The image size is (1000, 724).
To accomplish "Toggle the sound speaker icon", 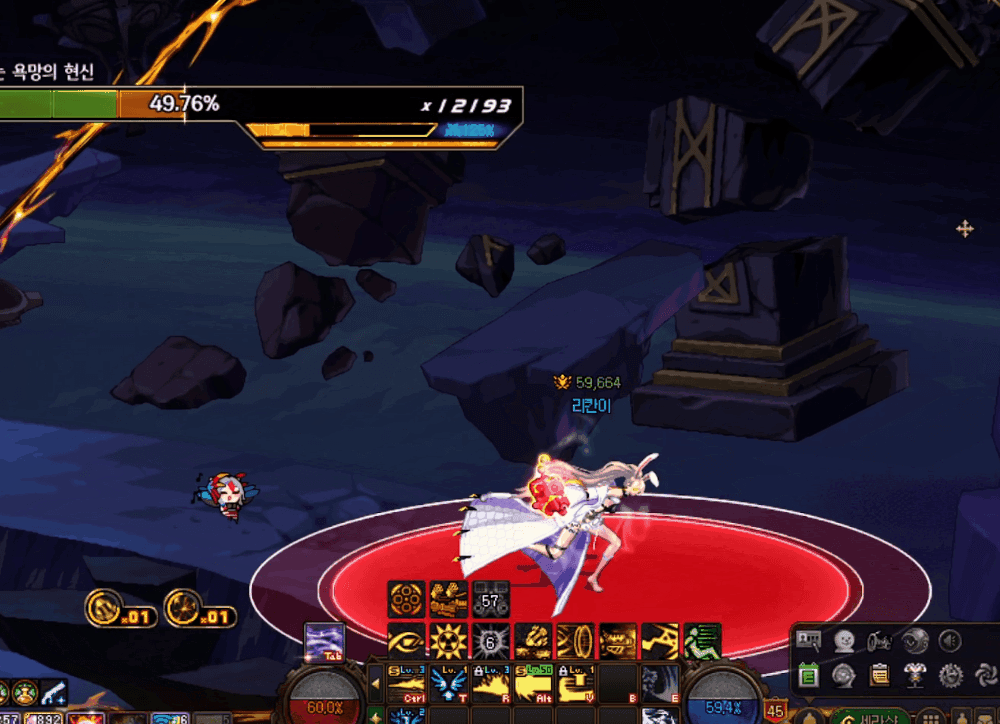I will [951, 641].
